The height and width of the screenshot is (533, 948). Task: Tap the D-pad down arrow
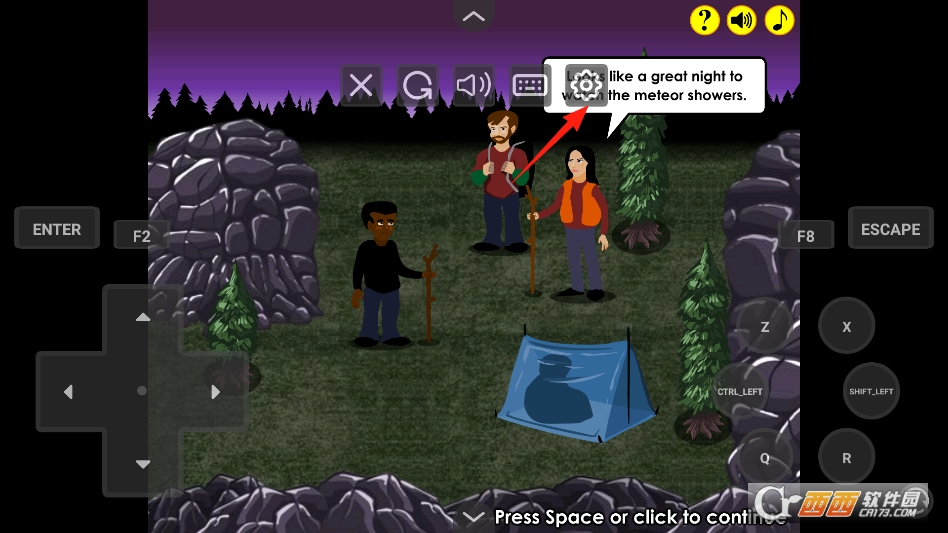[x=142, y=464]
